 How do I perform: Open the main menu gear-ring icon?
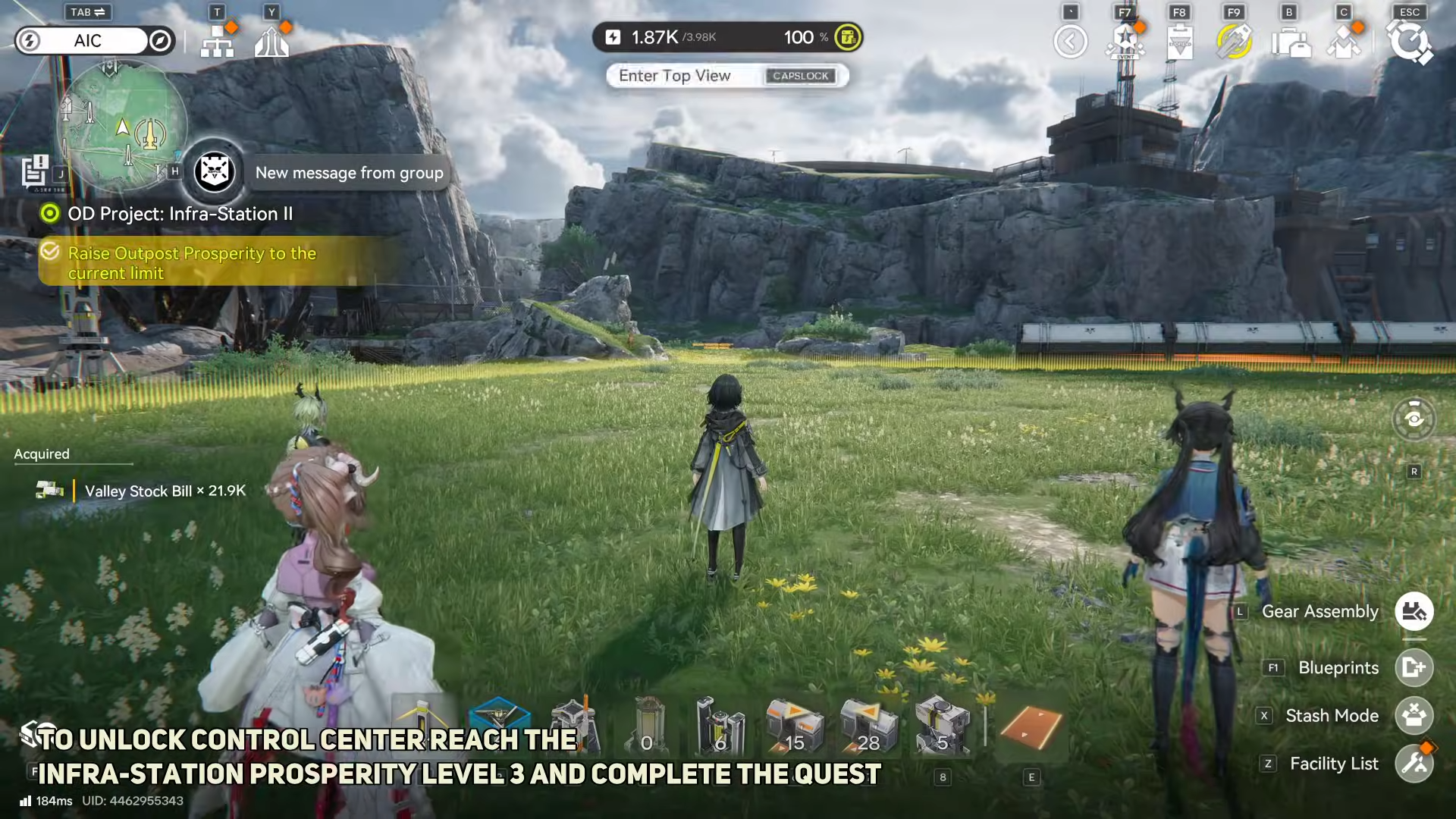pyautogui.click(x=1409, y=42)
